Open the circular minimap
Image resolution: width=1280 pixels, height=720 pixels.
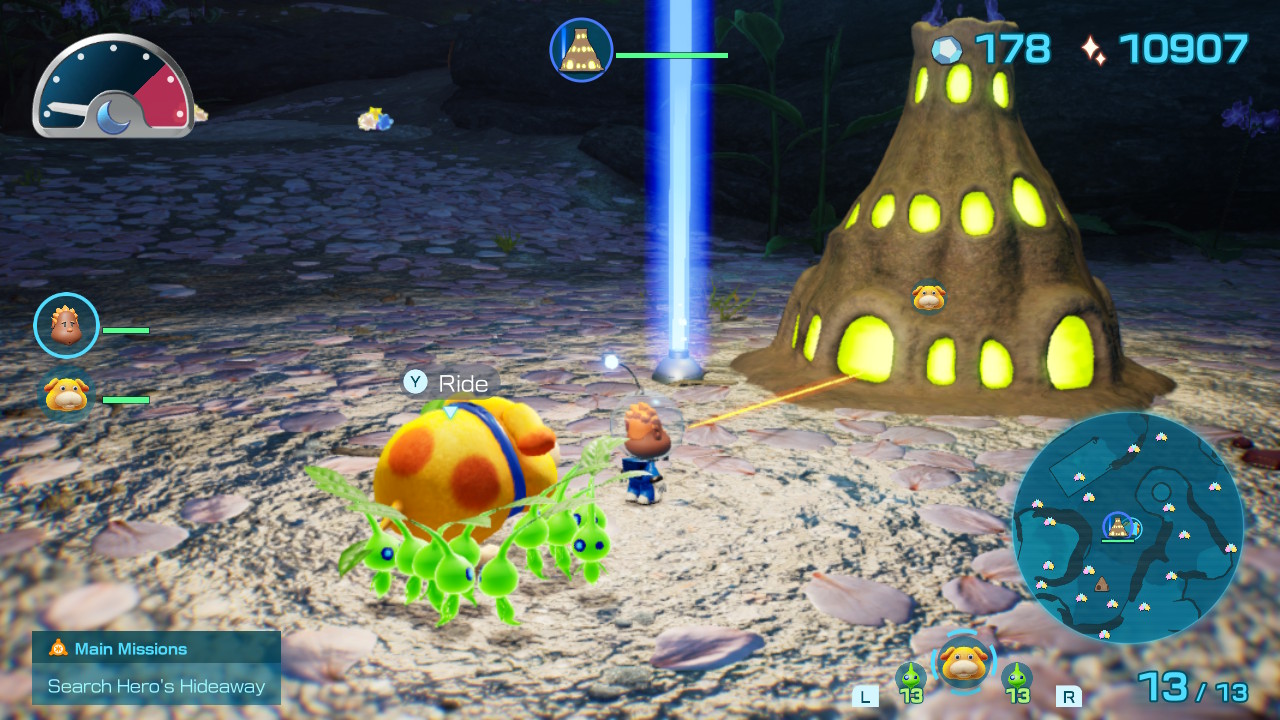[x=1128, y=527]
